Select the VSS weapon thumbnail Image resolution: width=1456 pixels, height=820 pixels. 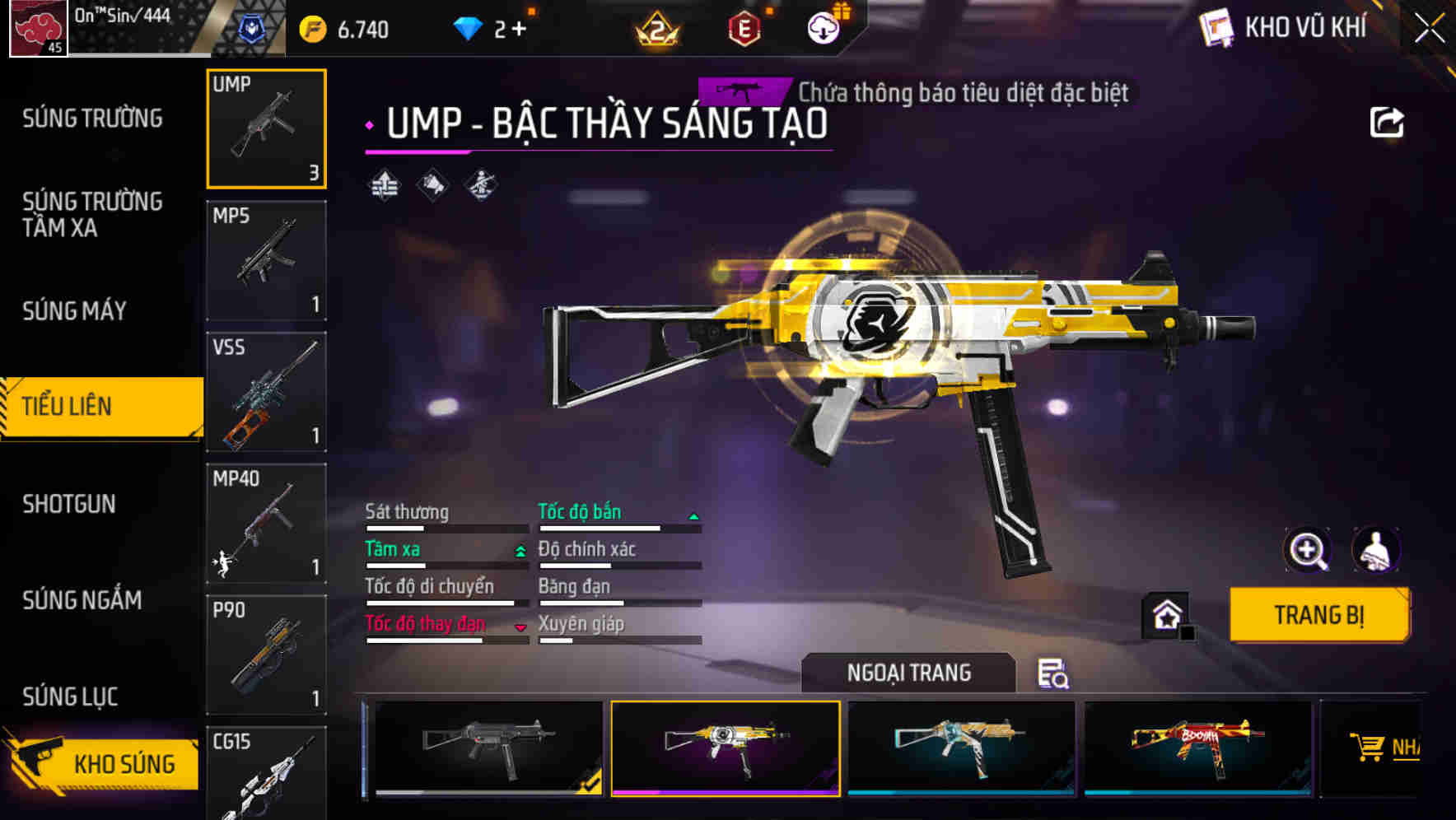pyautogui.click(x=265, y=393)
